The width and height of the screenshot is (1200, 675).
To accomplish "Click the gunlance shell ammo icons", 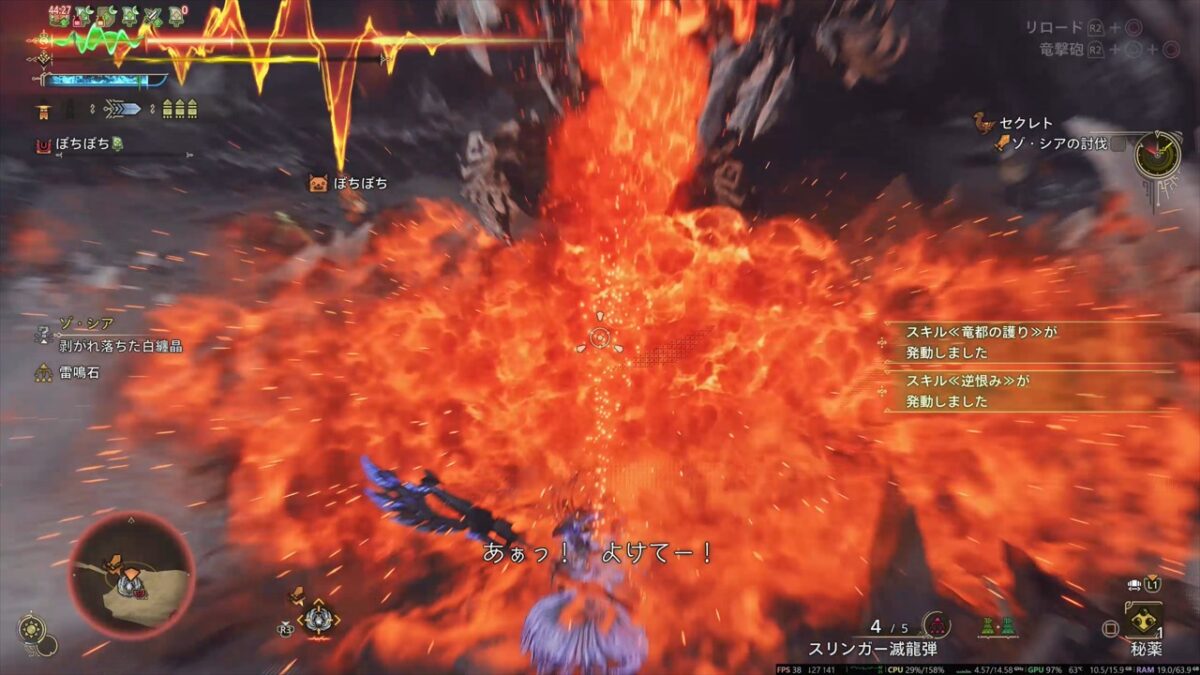I will pos(180,110).
